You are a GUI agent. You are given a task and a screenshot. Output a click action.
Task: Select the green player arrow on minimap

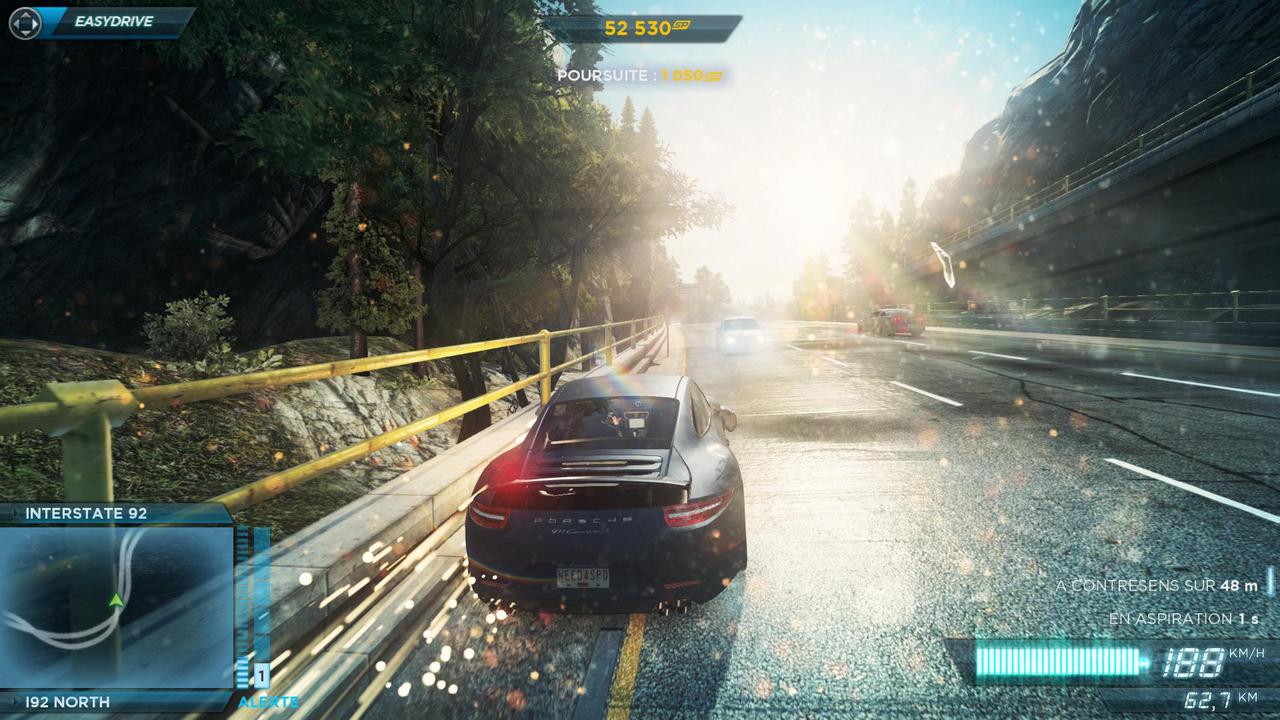coord(116,600)
